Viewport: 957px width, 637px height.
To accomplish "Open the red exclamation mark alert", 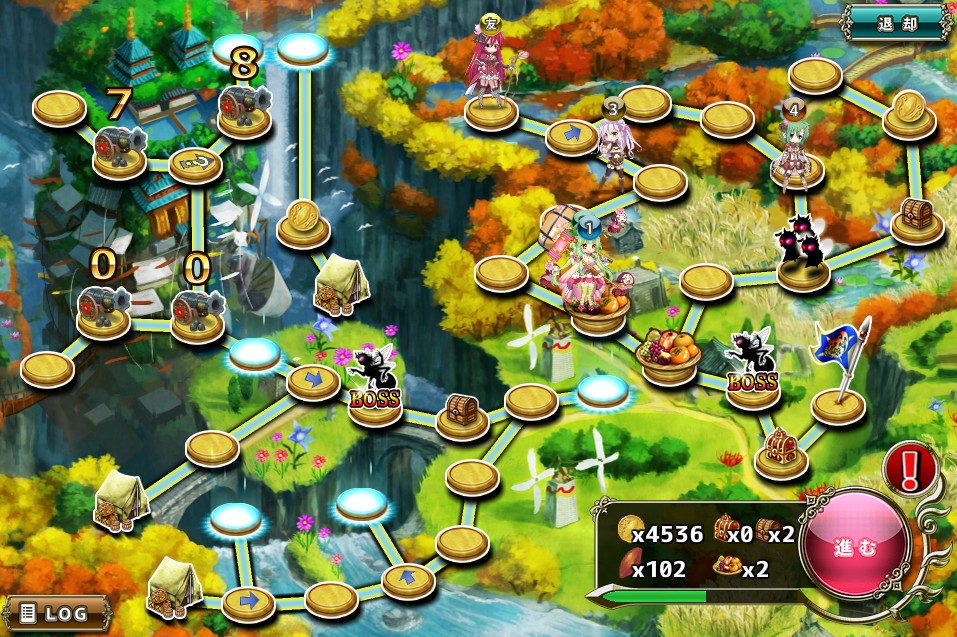I will pyautogui.click(x=909, y=468).
